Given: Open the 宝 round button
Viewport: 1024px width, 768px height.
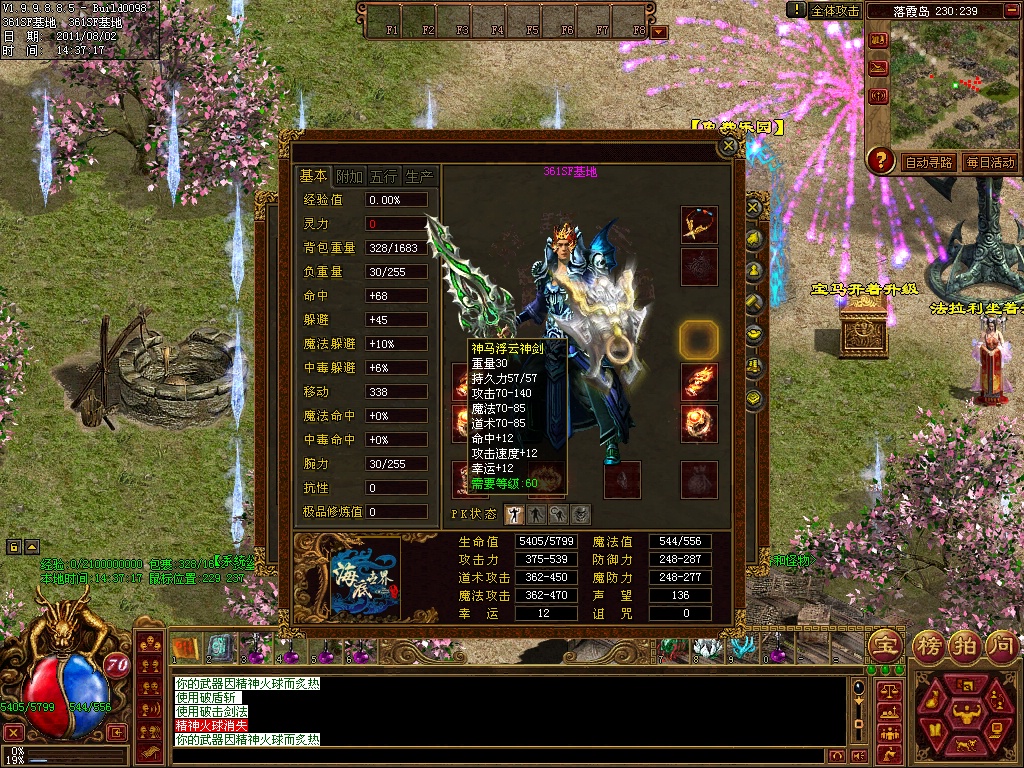Looking at the screenshot, I should (x=885, y=644).
